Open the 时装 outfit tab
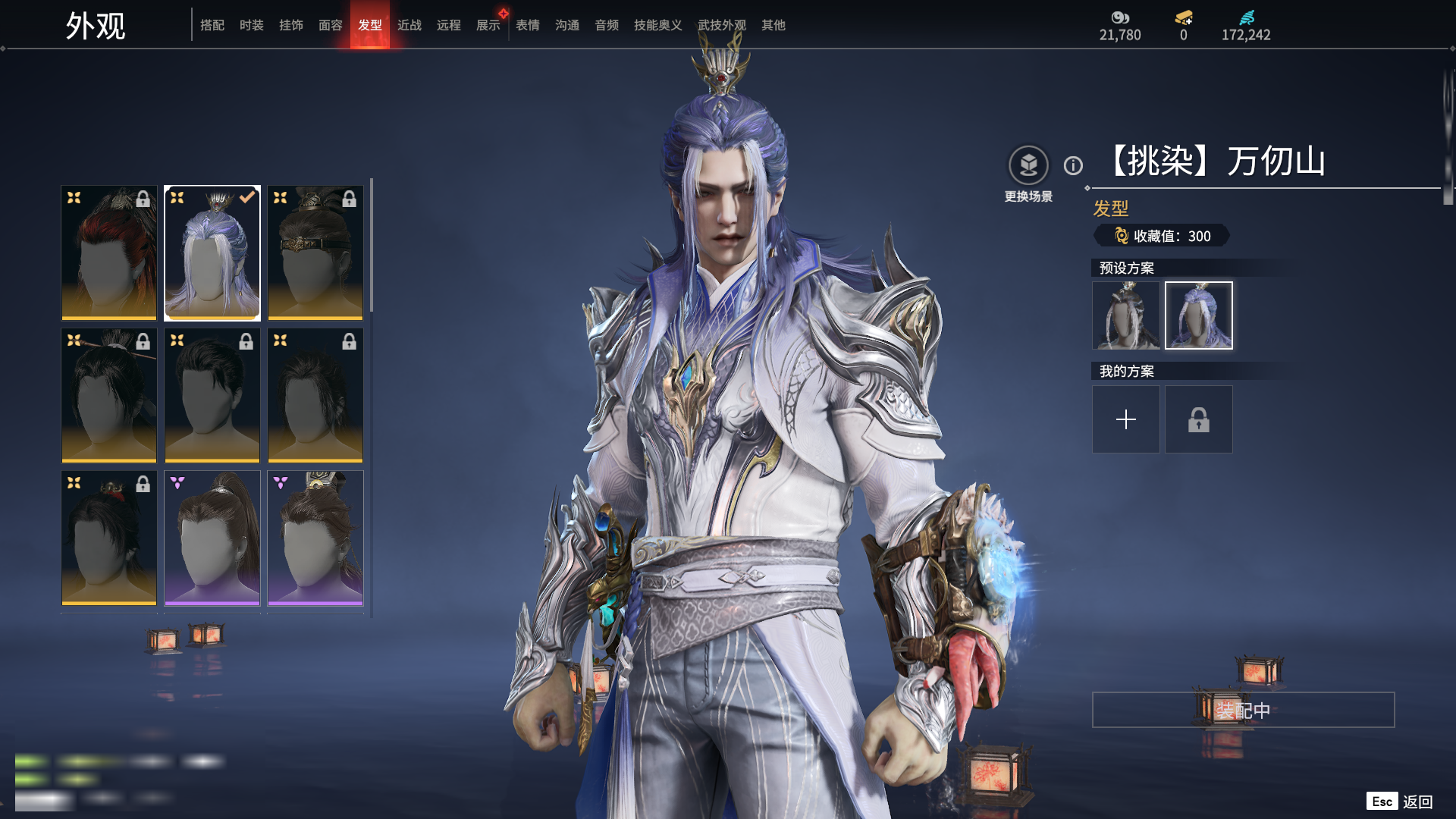Image resolution: width=1456 pixels, height=819 pixels. [x=251, y=25]
